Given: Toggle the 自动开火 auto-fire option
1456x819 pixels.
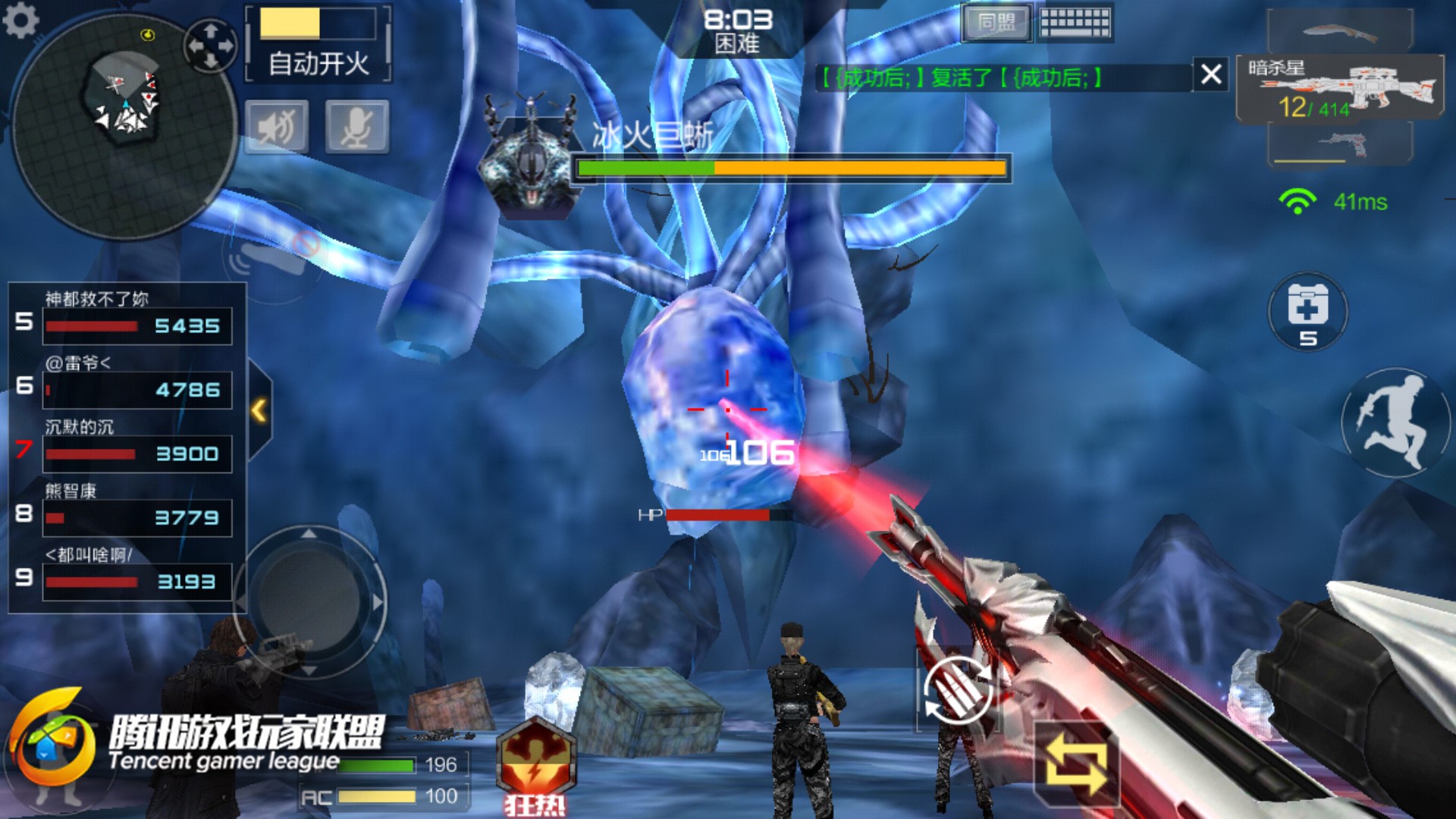Looking at the screenshot, I should 318,44.
